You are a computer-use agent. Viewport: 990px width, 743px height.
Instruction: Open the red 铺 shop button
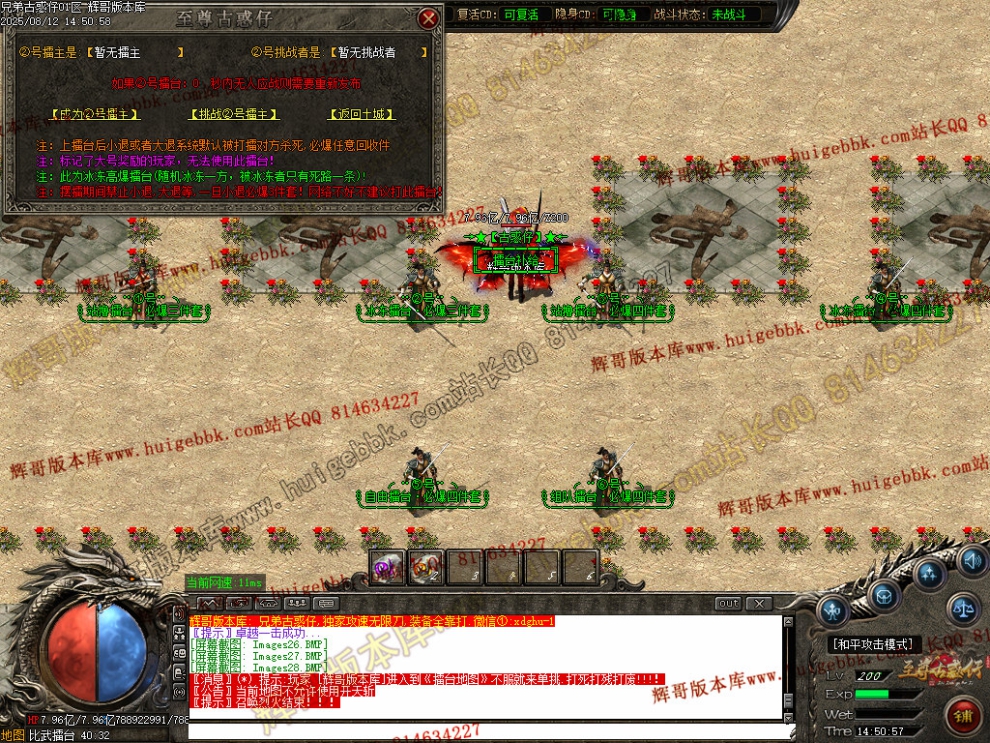(x=962, y=715)
